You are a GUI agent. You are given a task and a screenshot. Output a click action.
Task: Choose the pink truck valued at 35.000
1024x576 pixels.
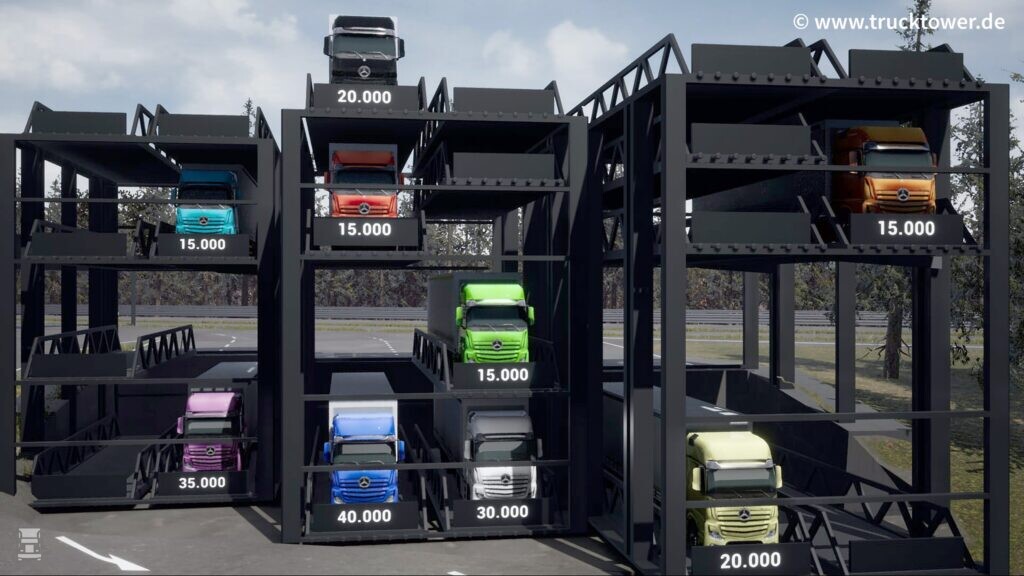pos(211,432)
